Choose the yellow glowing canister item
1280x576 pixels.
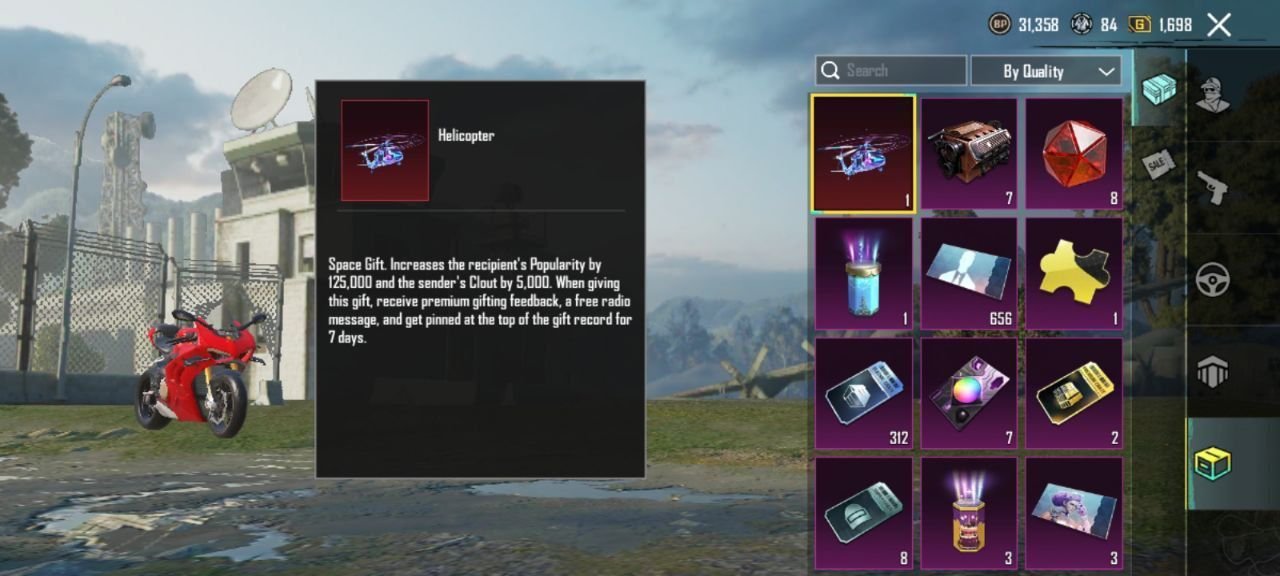point(968,513)
